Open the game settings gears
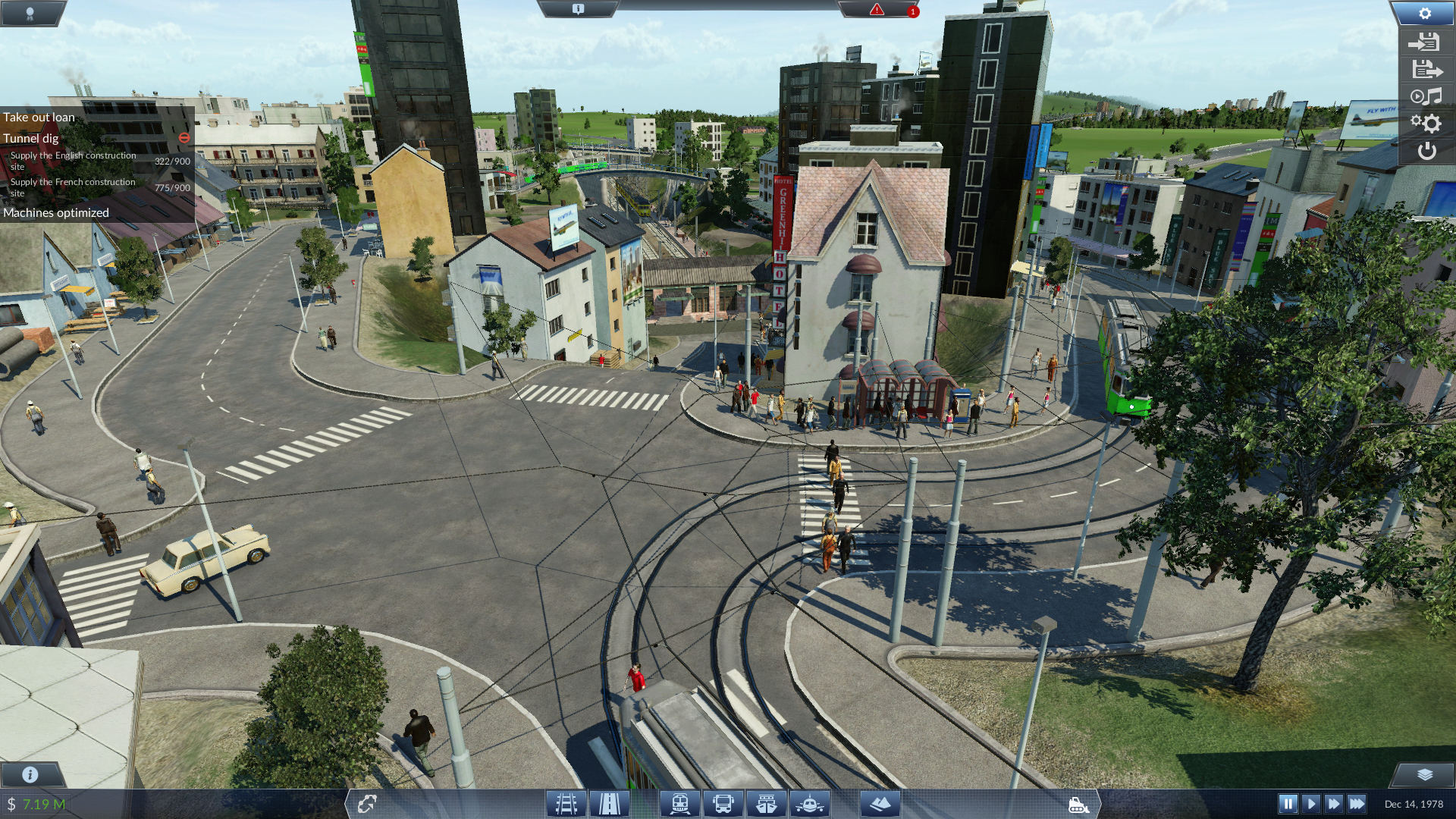1456x819 pixels. tap(1426, 124)
